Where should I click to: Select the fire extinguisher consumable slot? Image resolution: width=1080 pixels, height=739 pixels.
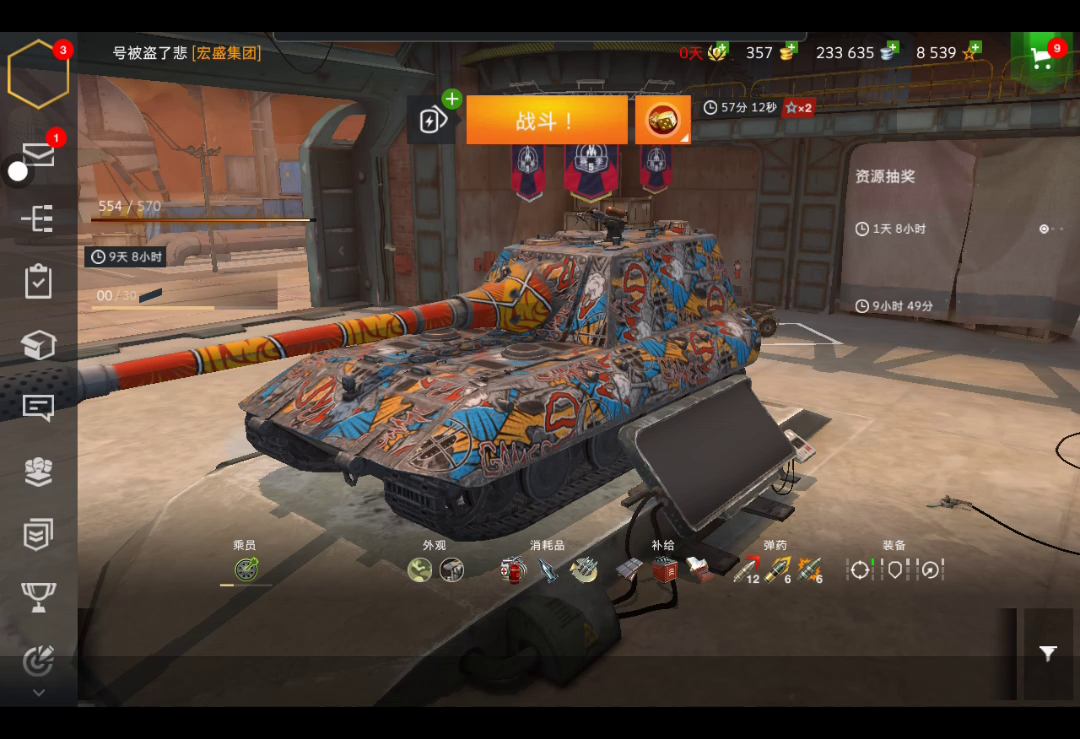click(514, 570)
